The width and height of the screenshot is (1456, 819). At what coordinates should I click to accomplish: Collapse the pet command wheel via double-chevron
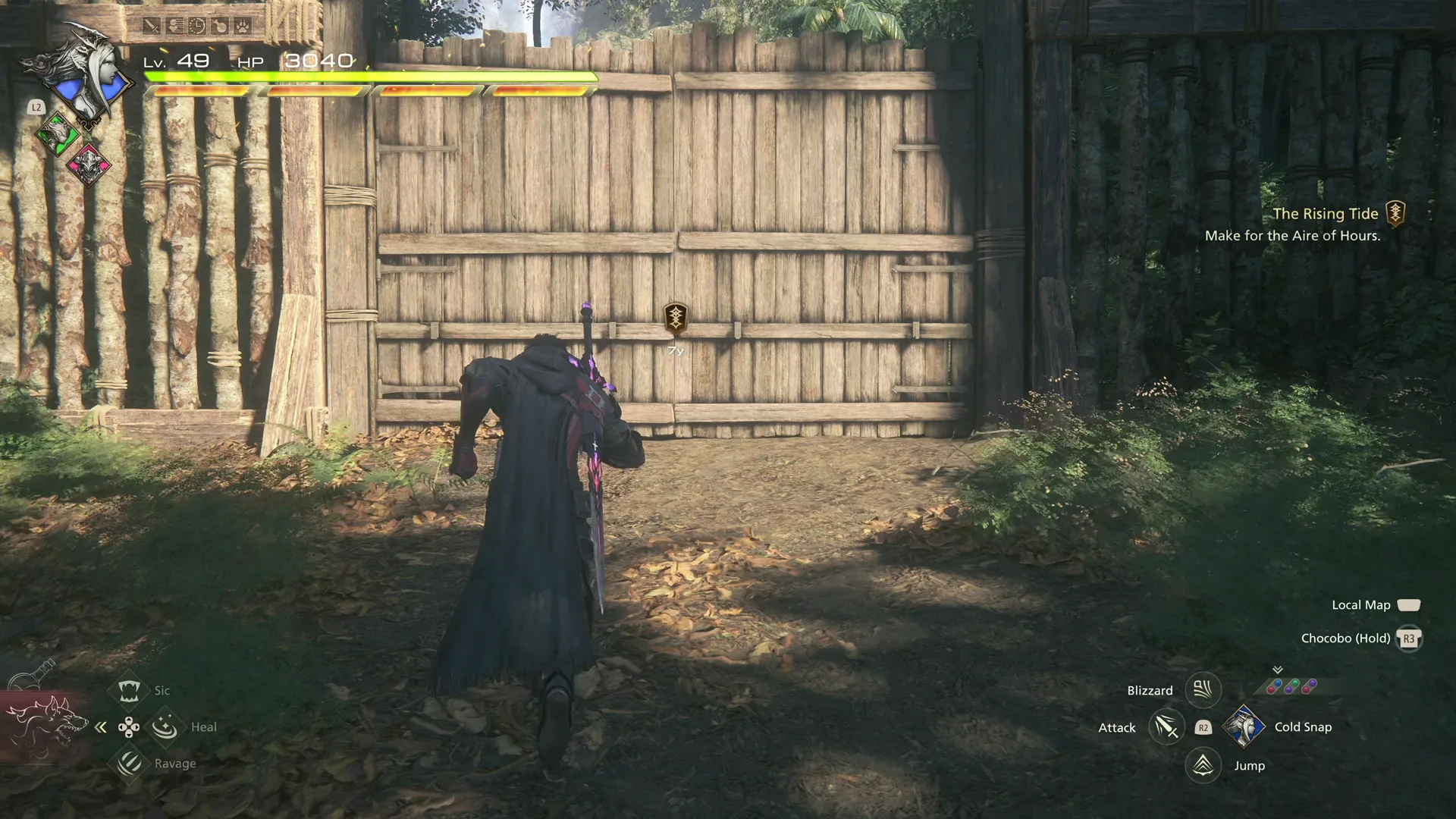101,726
